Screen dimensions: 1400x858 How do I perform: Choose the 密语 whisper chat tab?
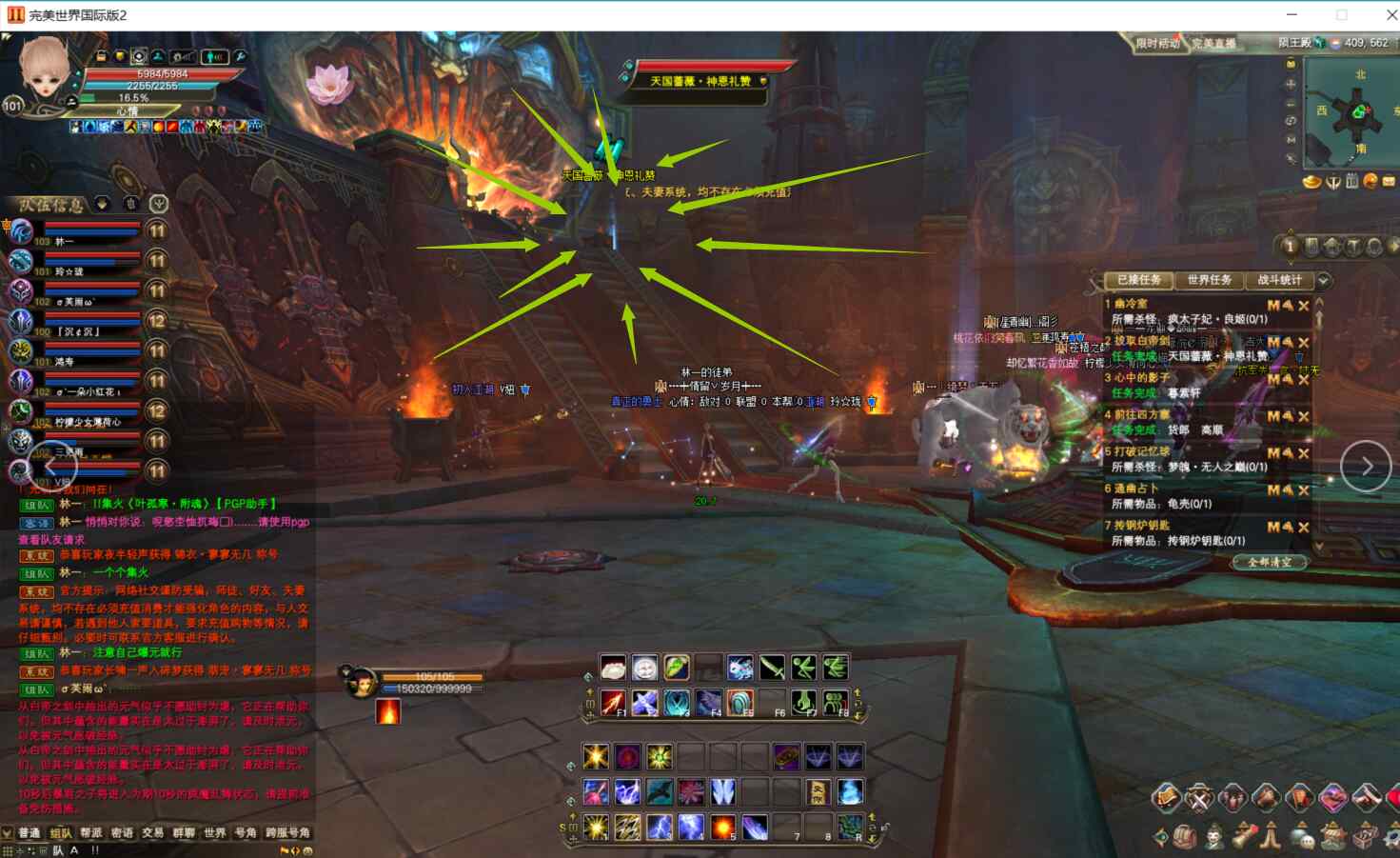click(122, 833)
